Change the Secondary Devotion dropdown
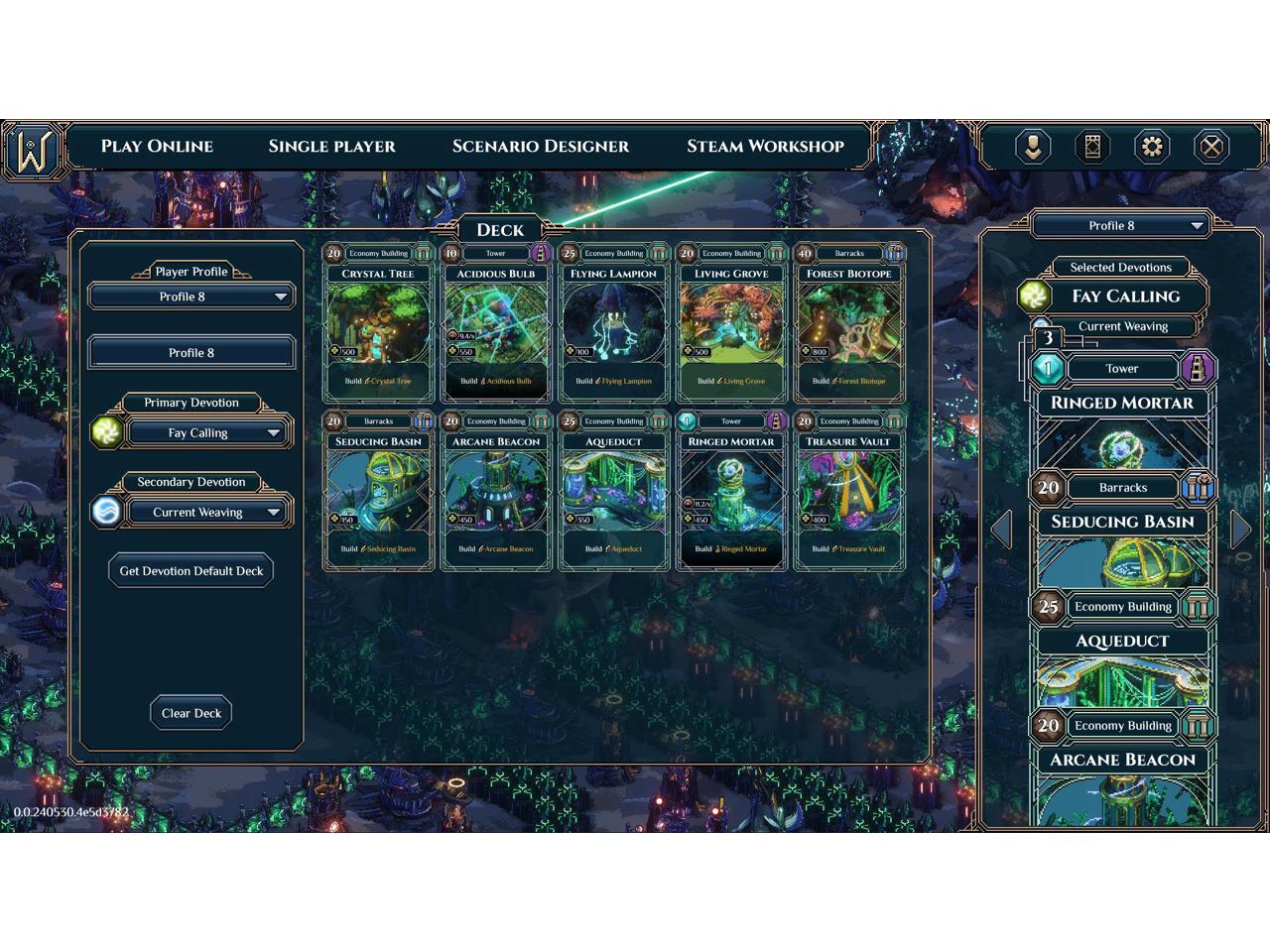 click(x=206, y=513)
